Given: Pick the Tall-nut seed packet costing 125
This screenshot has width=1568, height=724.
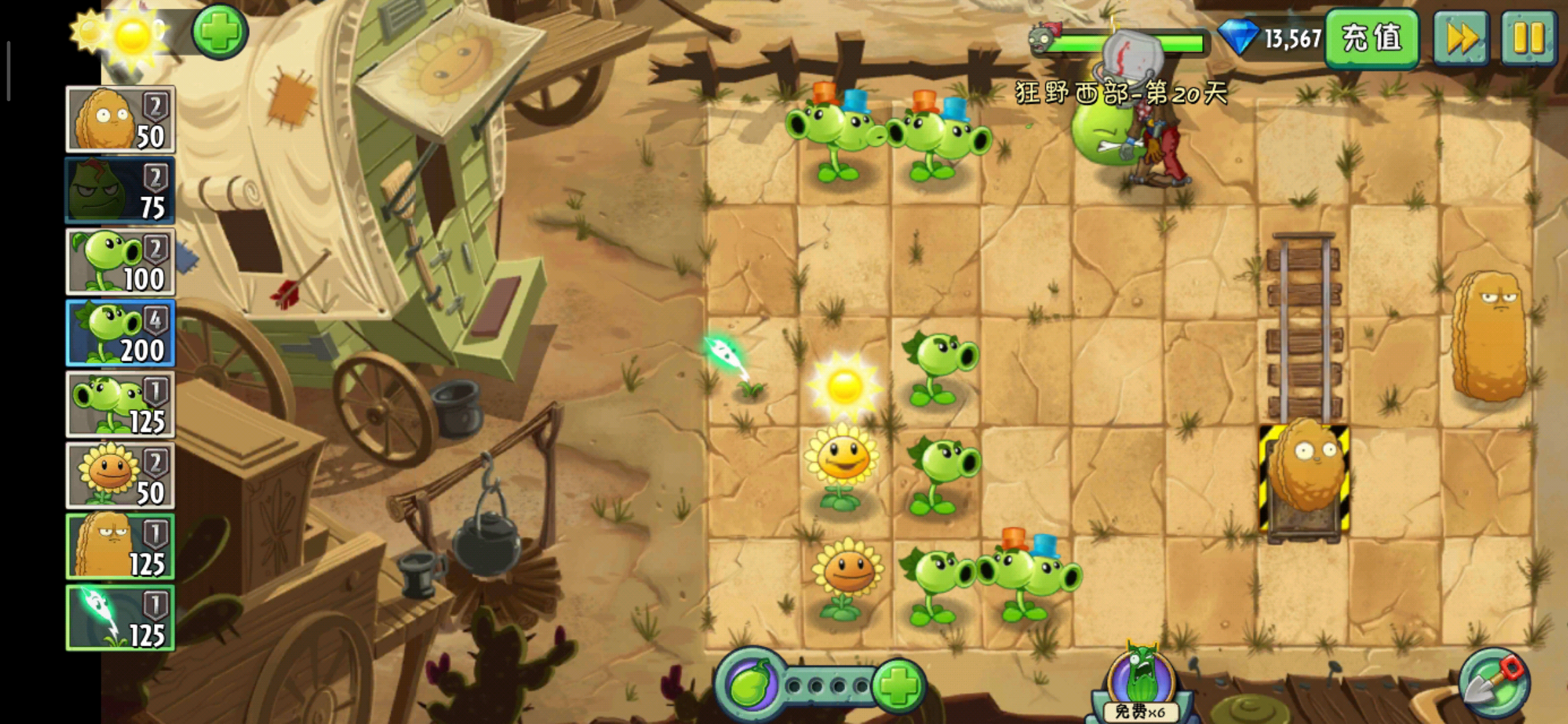Looking at the screenshot, I should coord(121,546).
